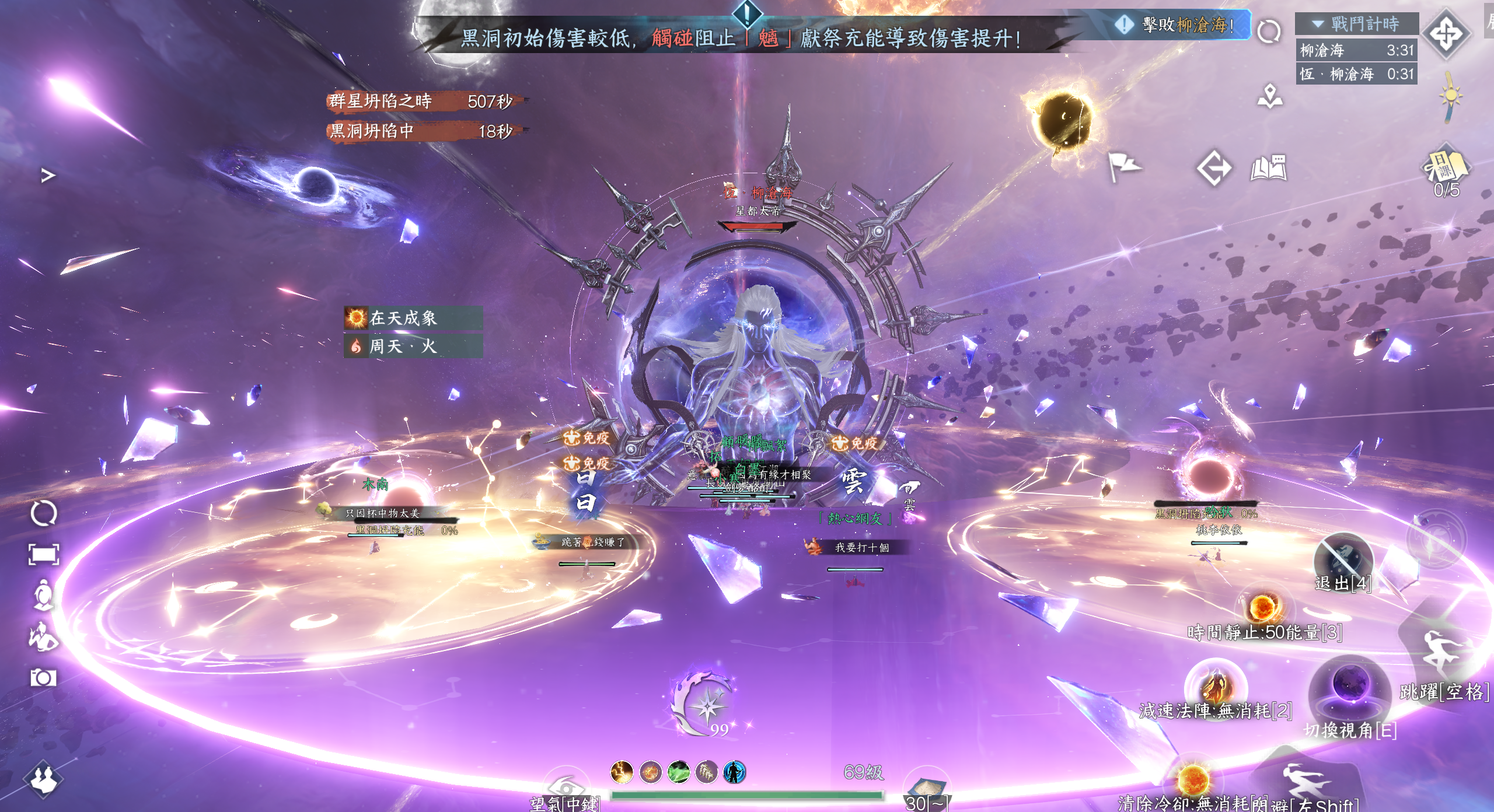Open the 日課 daily tasks icon
This screenshot has height=812, width=1494.
[x=1446, y=167]
